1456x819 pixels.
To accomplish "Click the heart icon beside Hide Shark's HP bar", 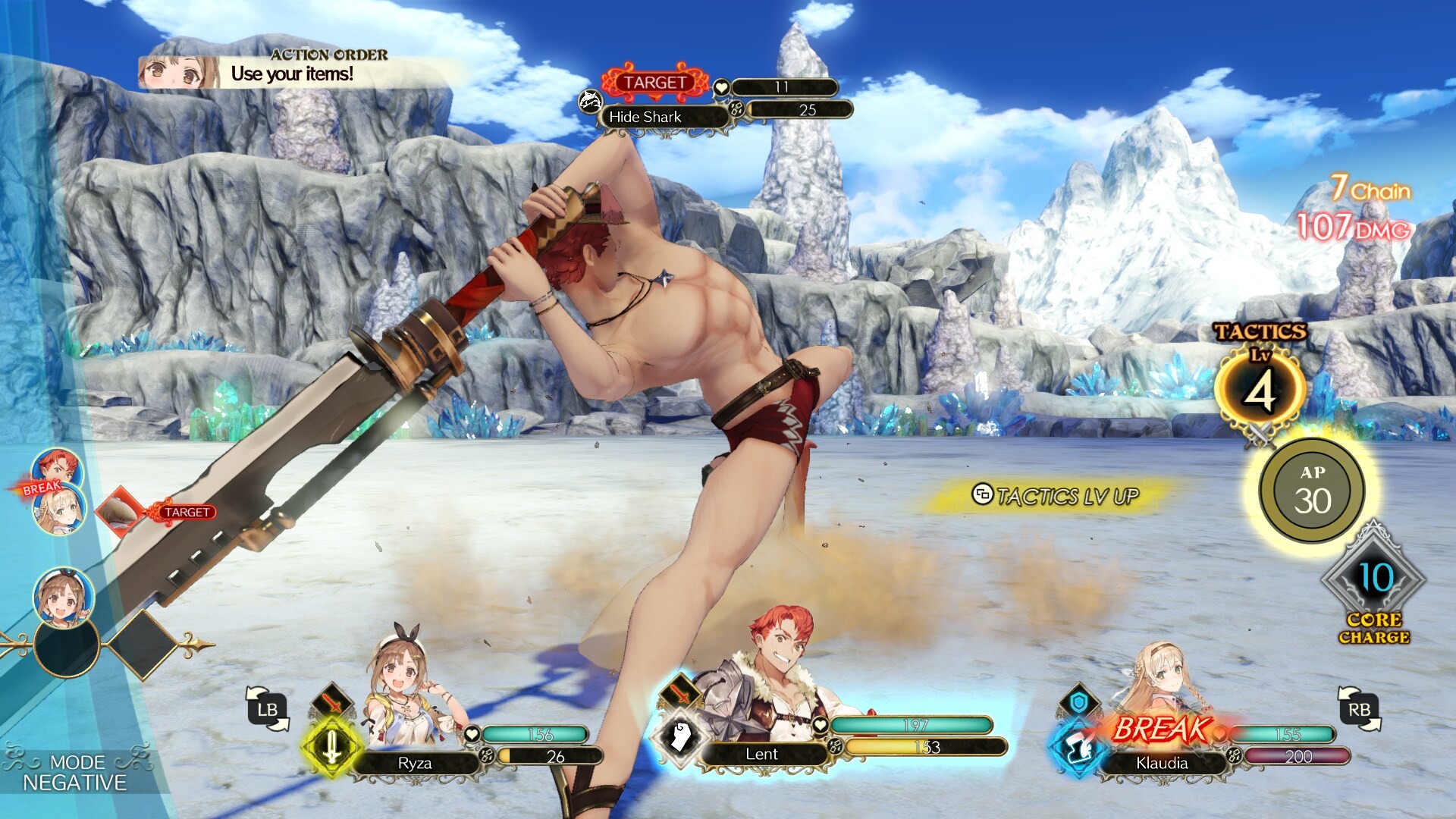I will click(722, 87).
